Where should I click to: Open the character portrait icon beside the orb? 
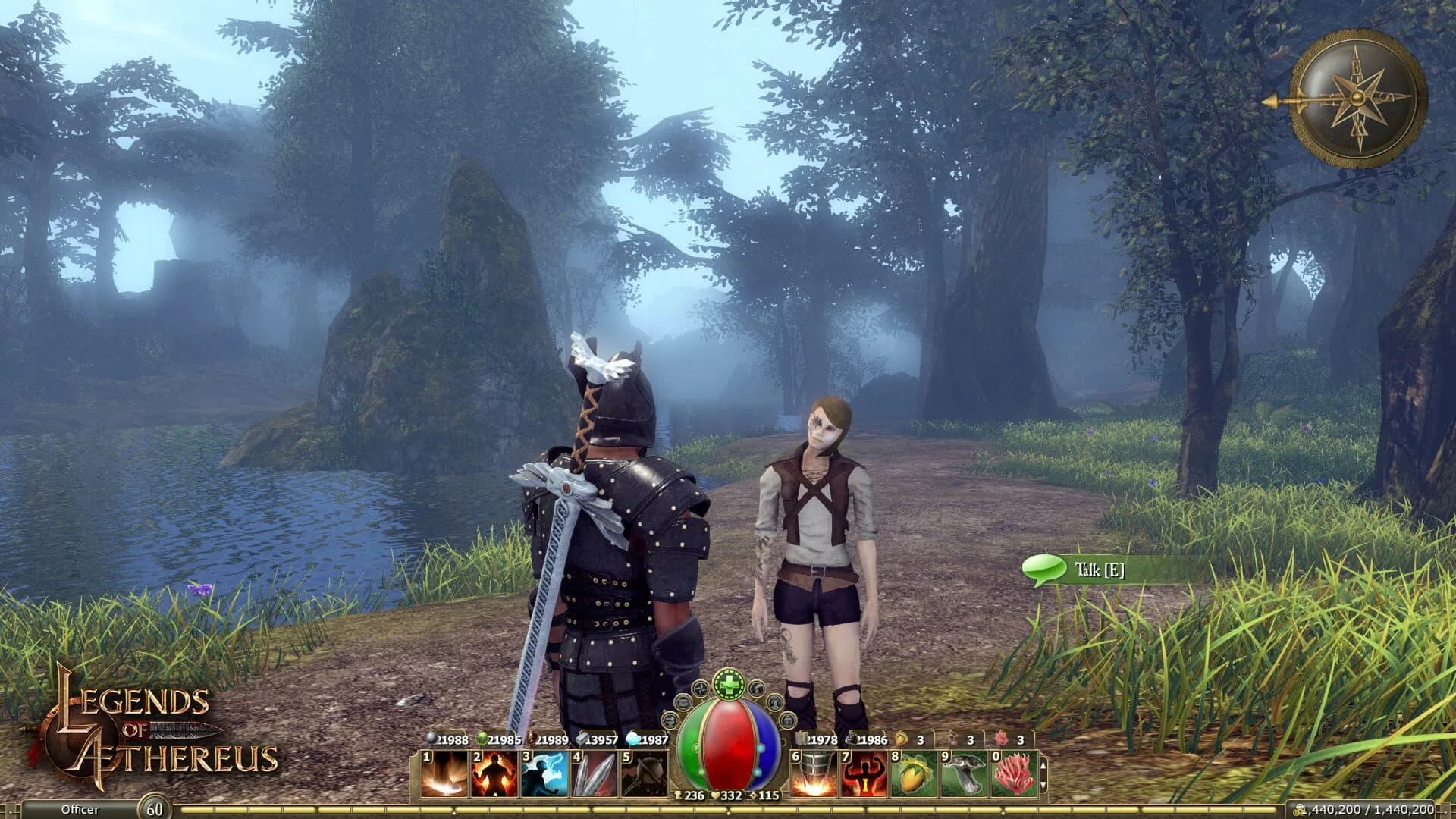(x=774, y=704)
